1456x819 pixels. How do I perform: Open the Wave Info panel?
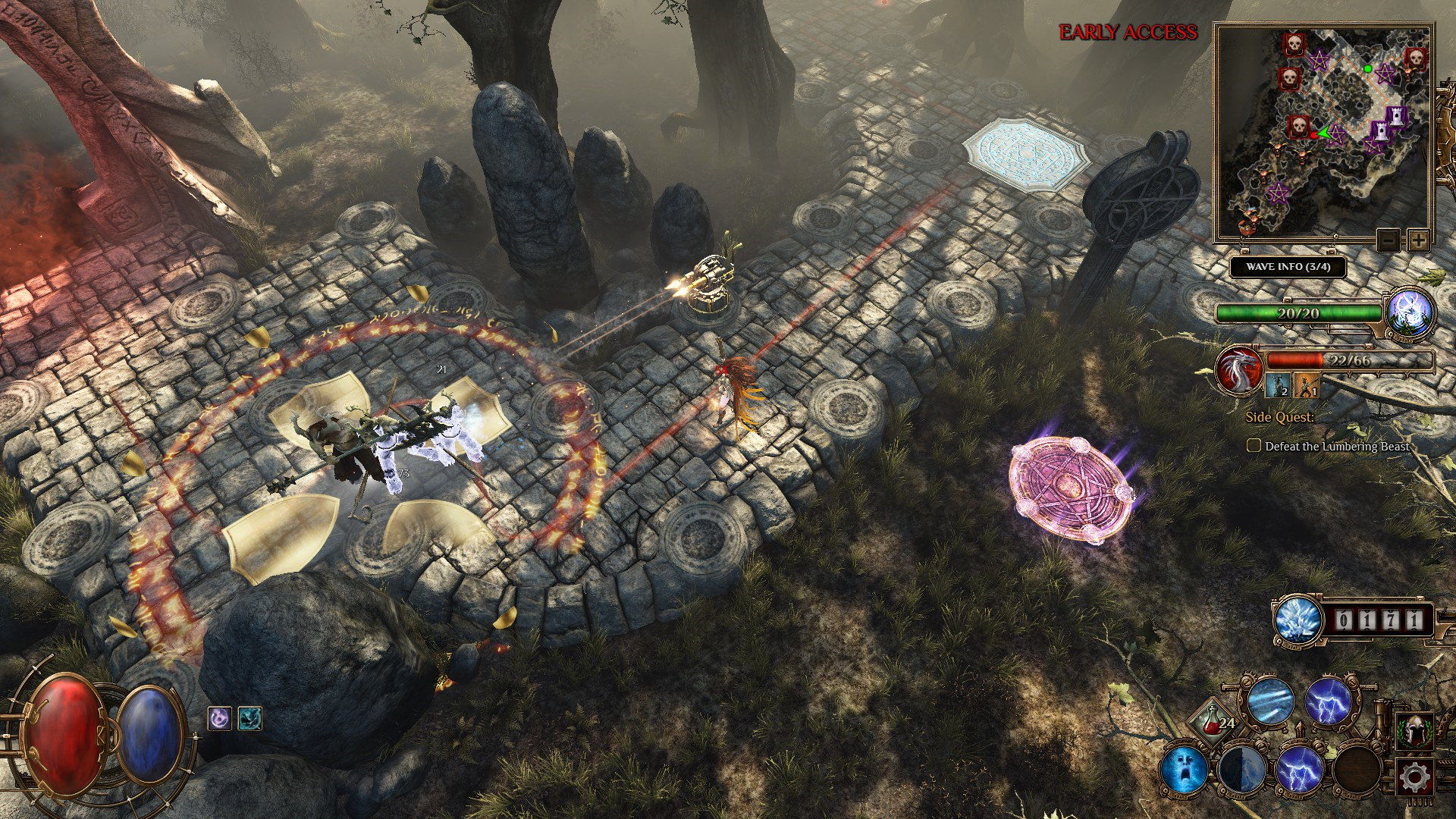pyautogui.click(x=1288, y=267)
